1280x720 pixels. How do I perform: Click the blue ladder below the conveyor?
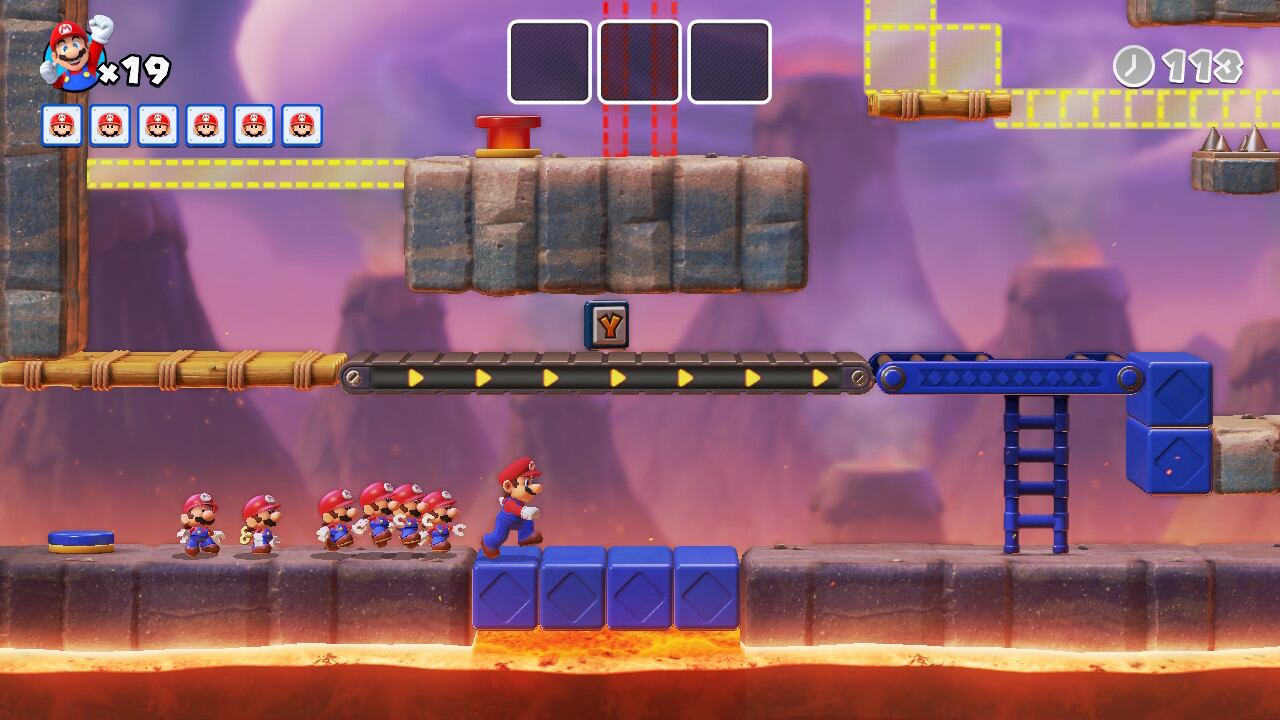pos(1035,470)
